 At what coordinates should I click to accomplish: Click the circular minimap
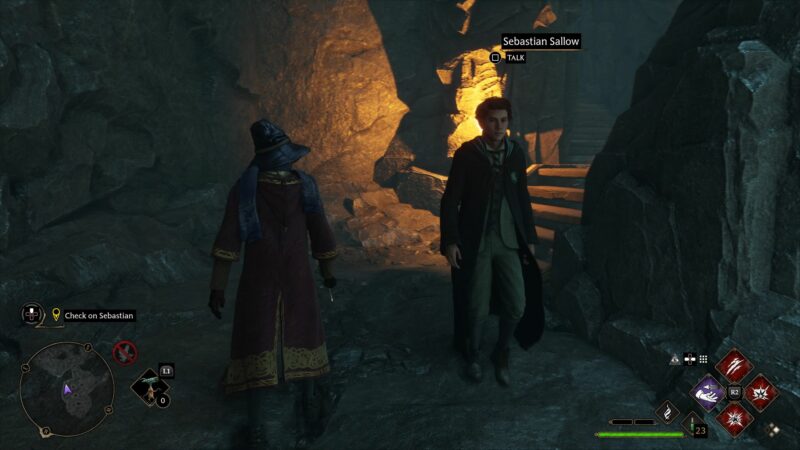tap(67, 389)
